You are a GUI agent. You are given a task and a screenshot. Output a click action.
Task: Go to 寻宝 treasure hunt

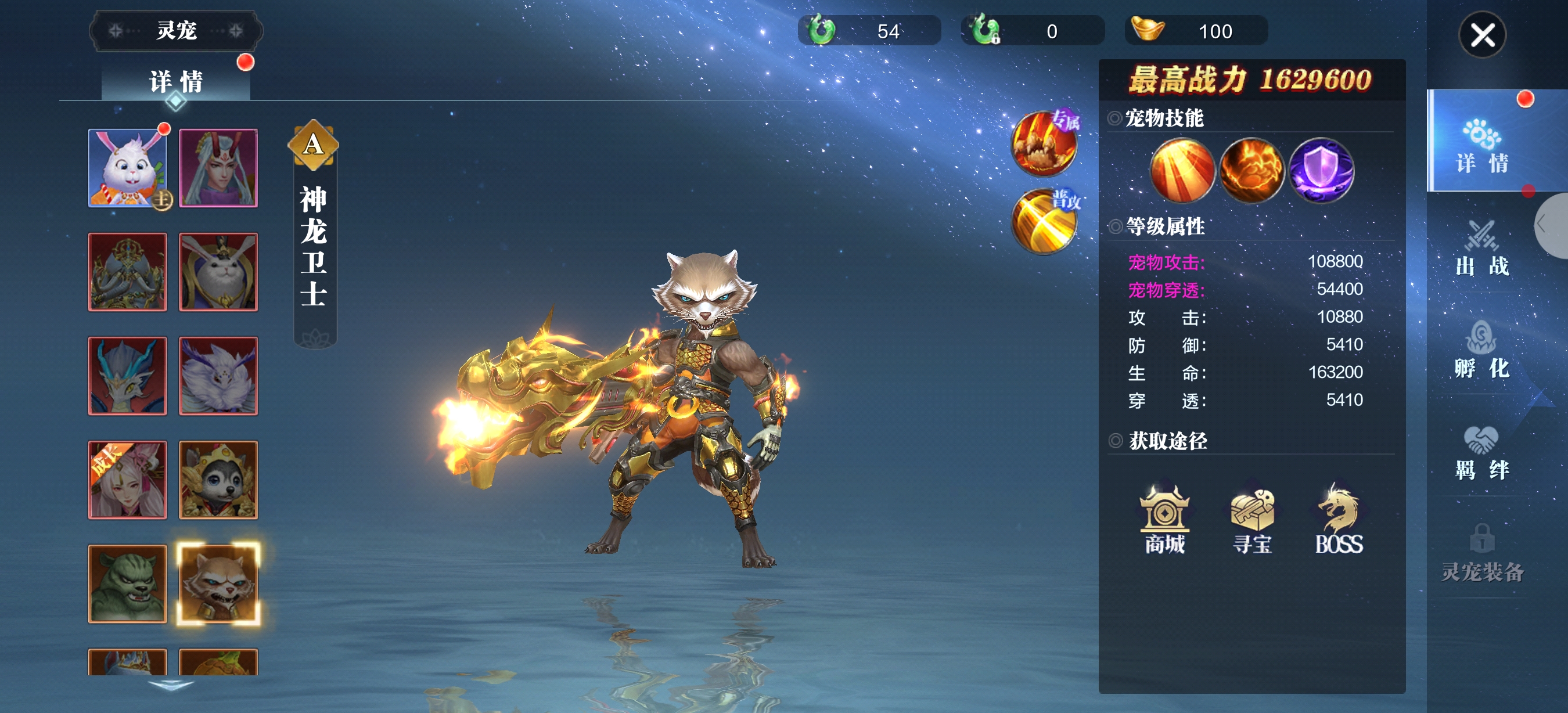1251,519
